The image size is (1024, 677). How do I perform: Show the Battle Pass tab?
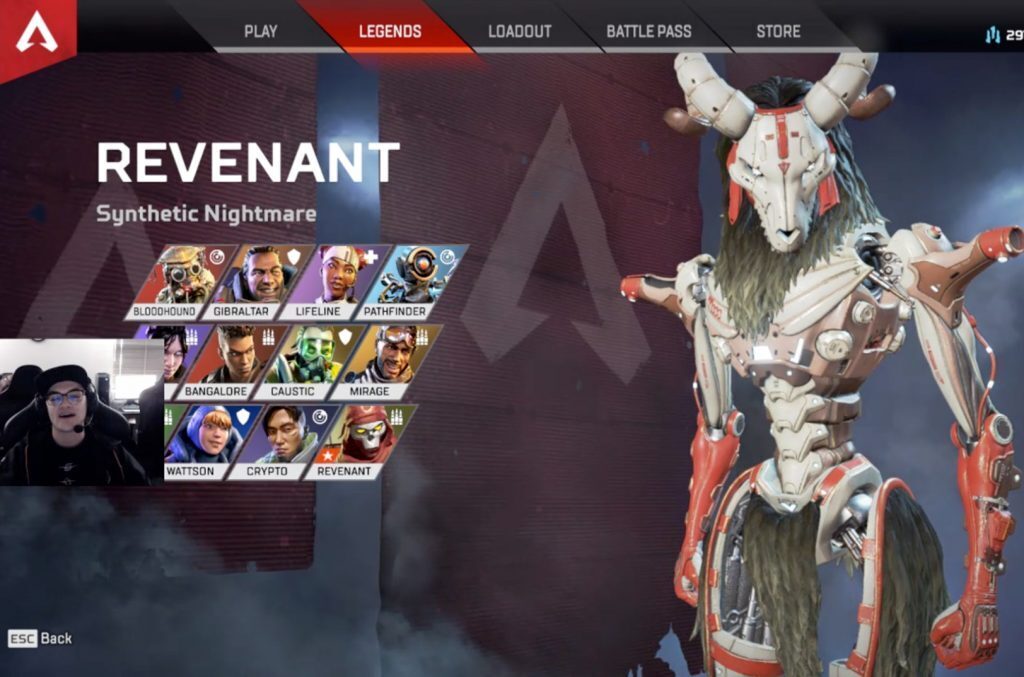[x=648, y=31]
